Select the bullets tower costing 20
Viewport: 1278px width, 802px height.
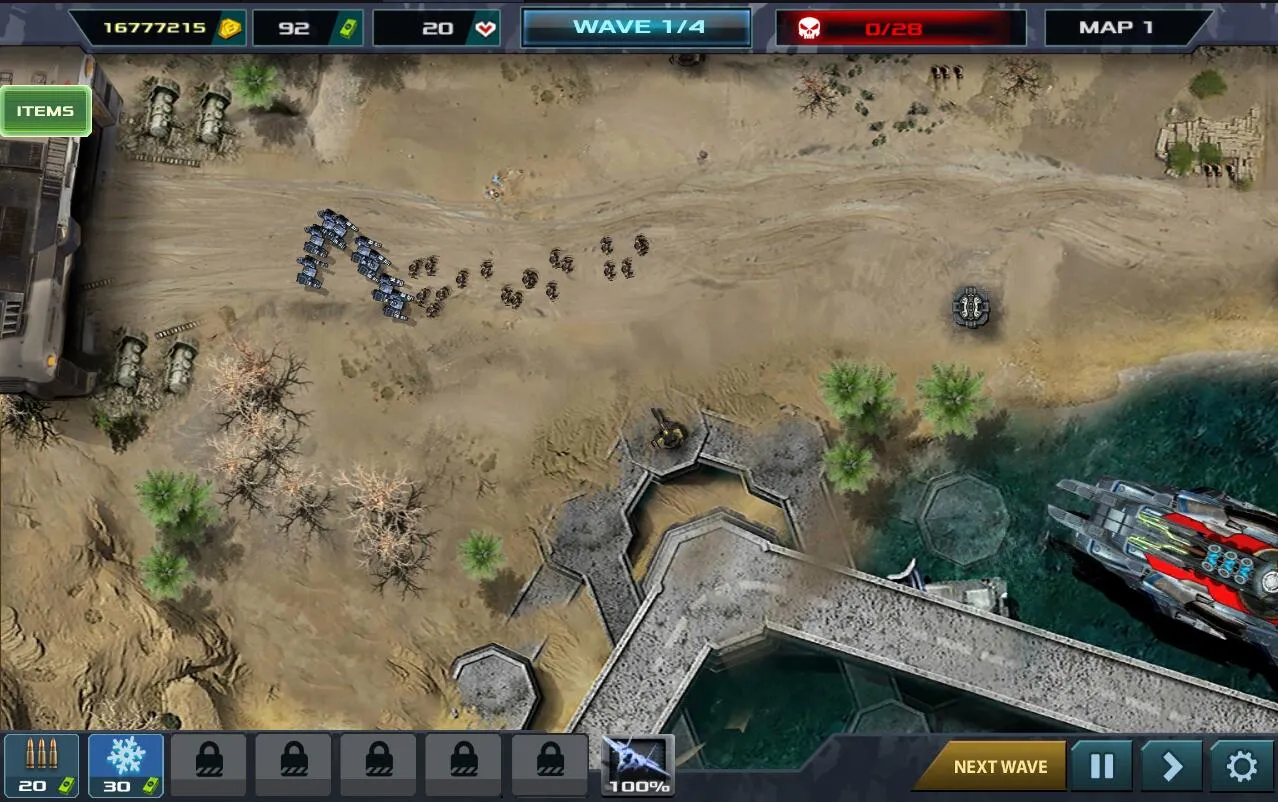coord(41,765)
